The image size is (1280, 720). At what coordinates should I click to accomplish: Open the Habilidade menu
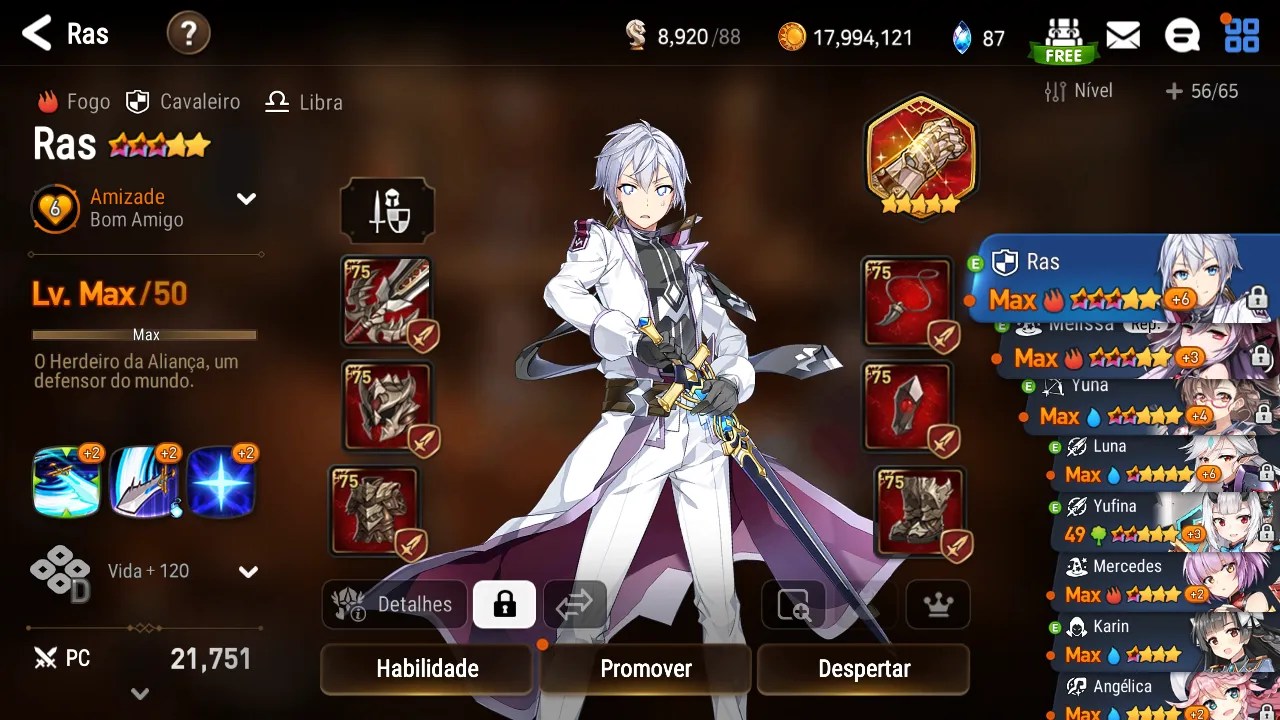tap(427, 669)
